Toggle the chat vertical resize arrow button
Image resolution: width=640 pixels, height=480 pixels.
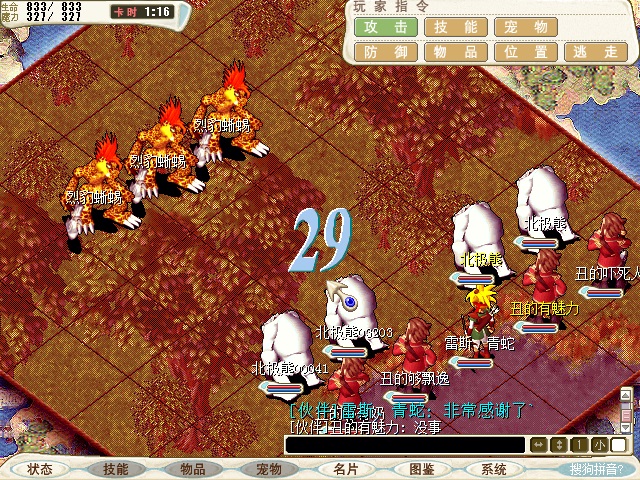point(557,444)
